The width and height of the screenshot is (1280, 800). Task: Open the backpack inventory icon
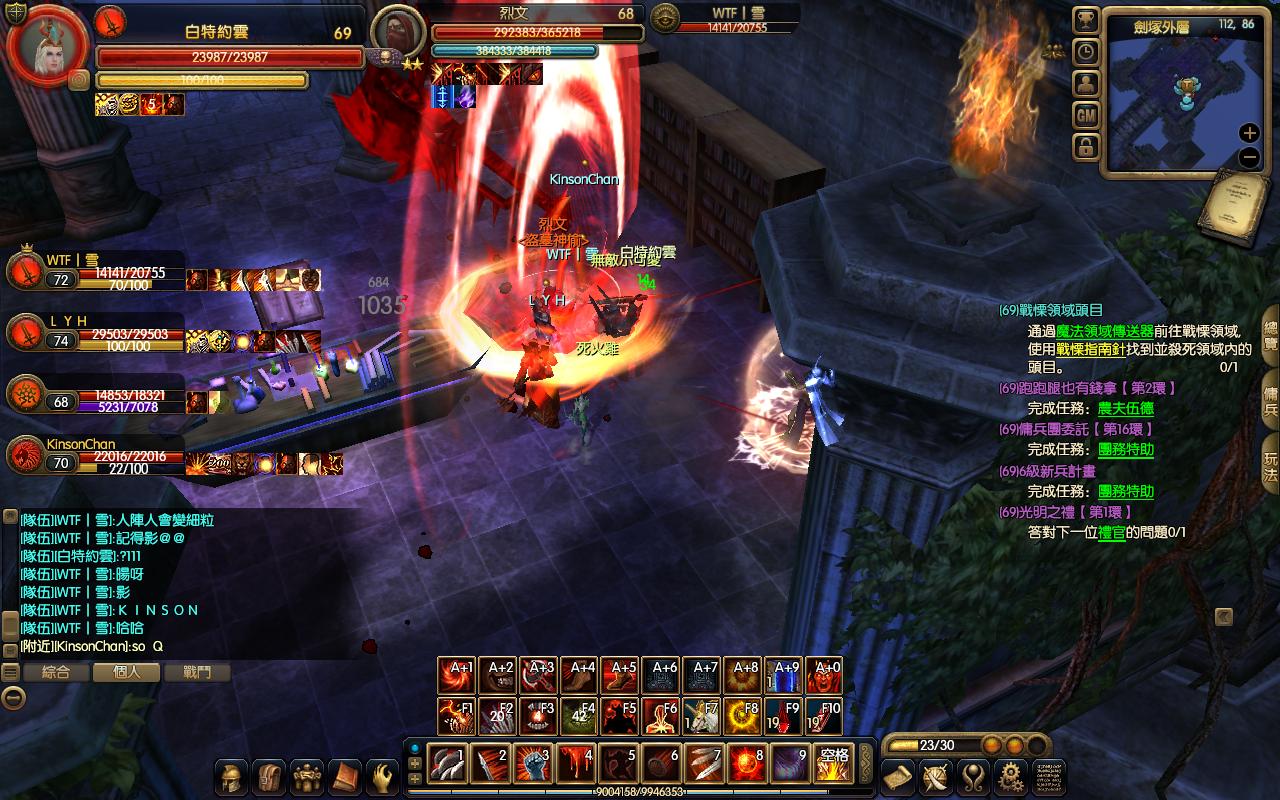[268, 777]
